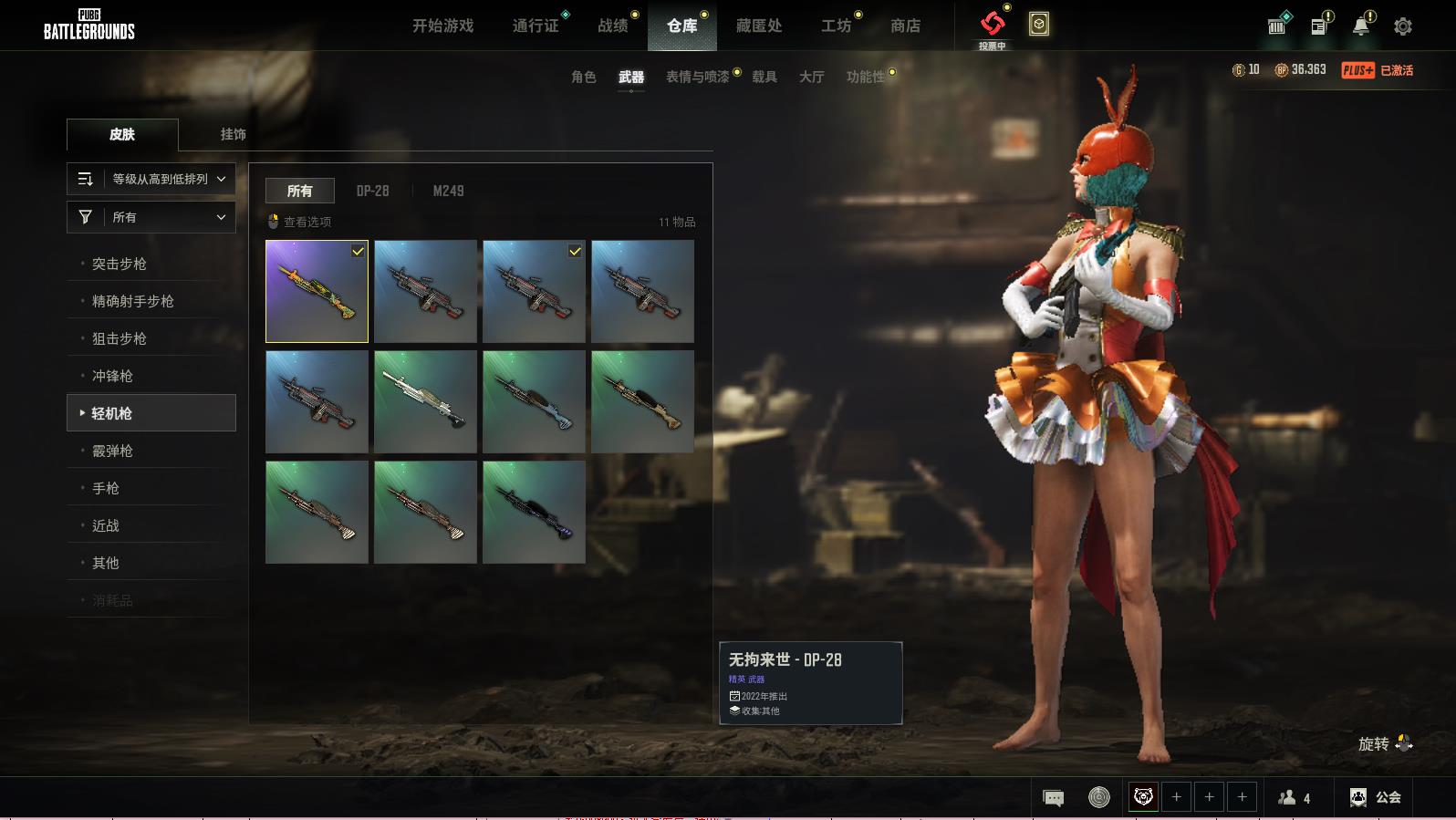
Task: Open the 公会 guild button
Action: coord(1376,797)
